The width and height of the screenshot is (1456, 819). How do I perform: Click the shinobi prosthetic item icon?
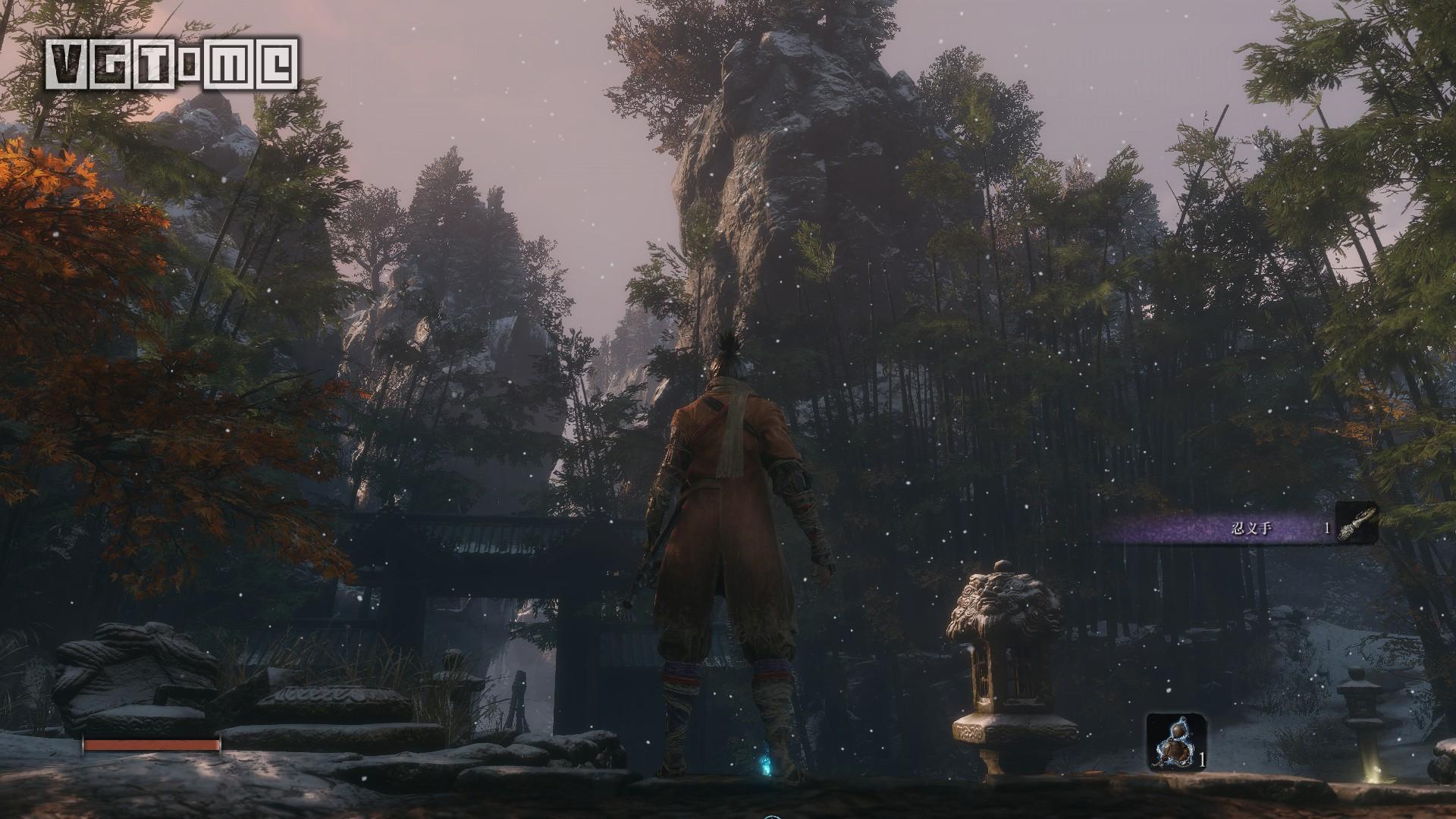[1356, 523]
